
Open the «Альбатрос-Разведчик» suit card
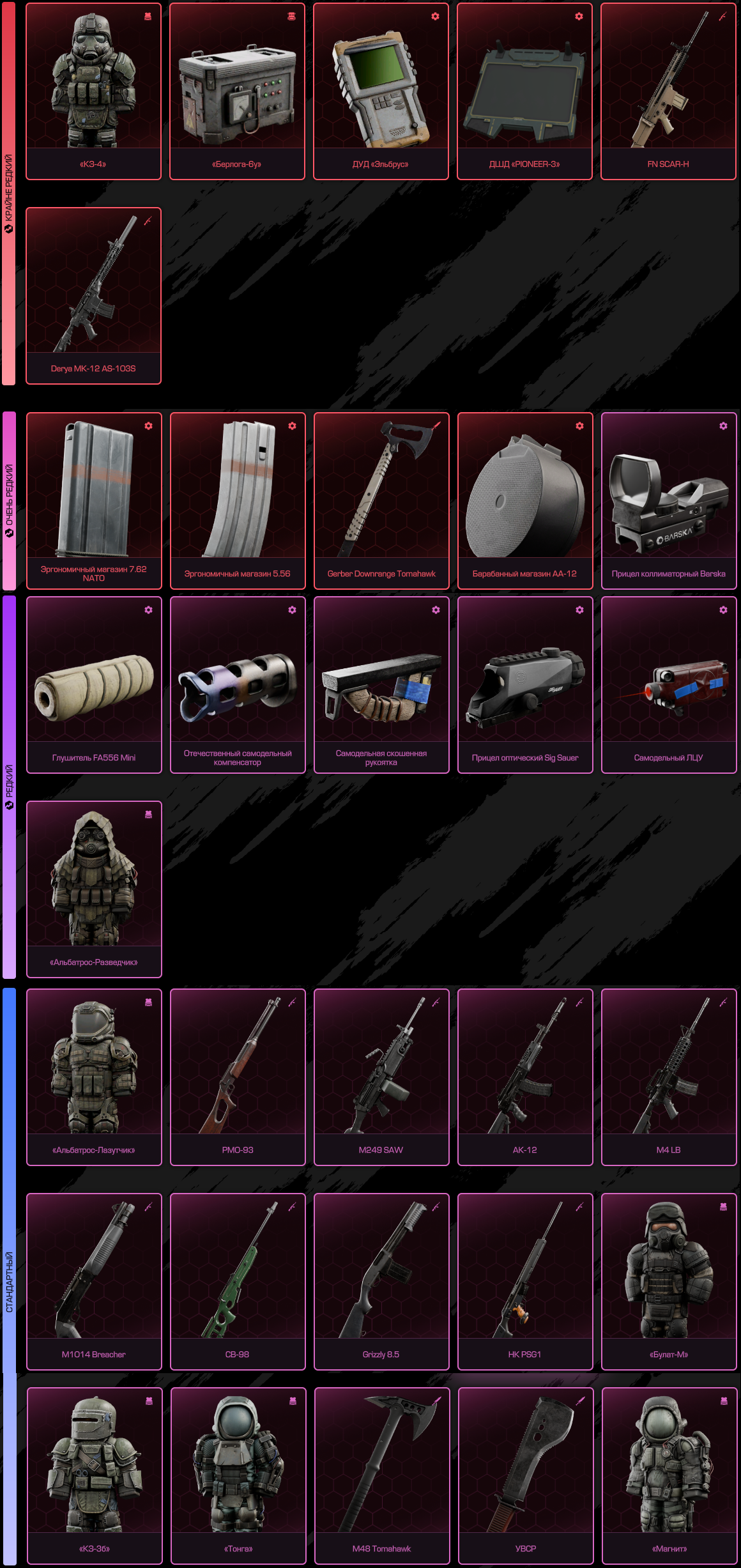click(x=94, y=889)
